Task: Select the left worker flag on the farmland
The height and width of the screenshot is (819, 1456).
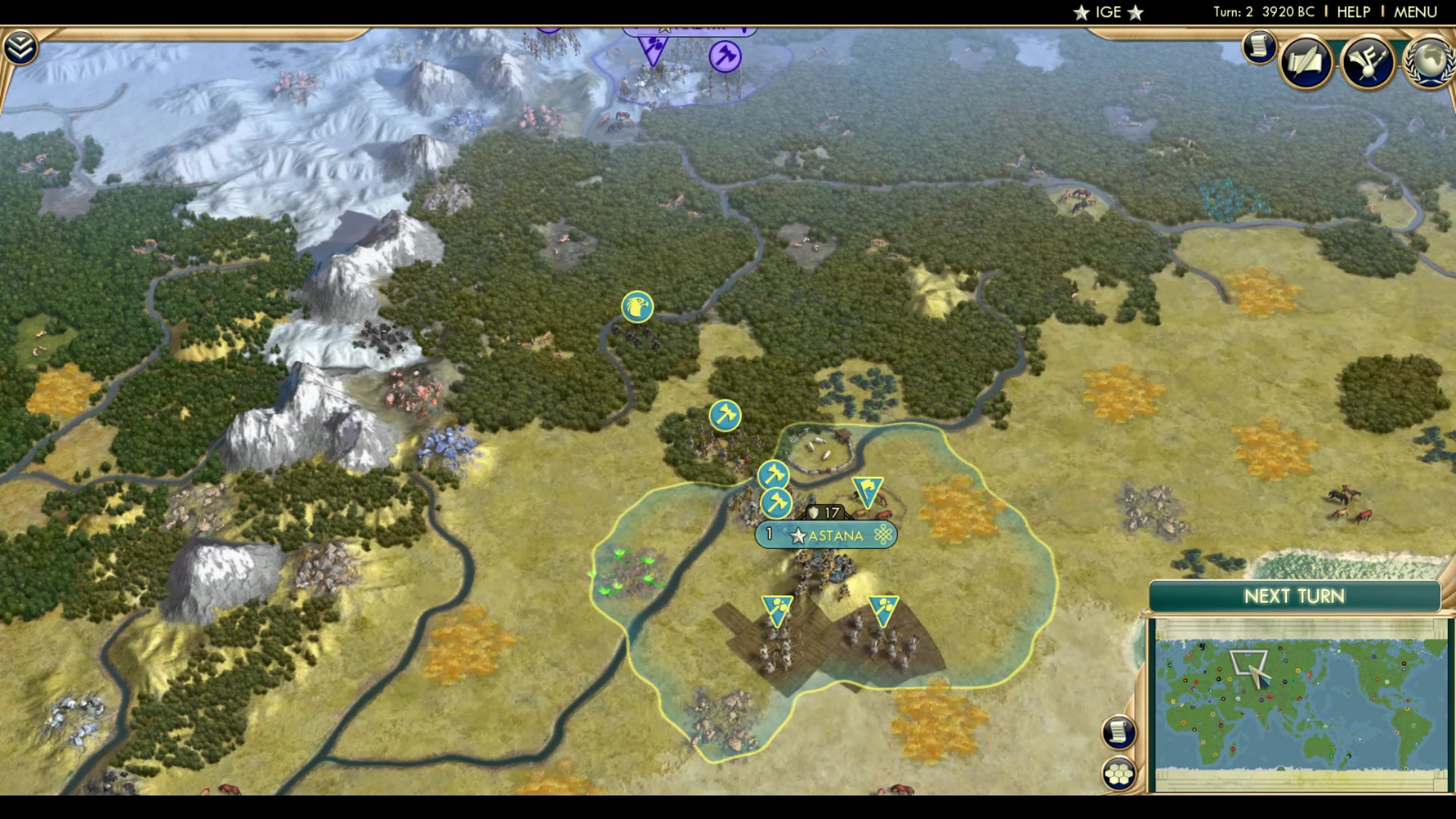Action: click(x=776, y=607)
